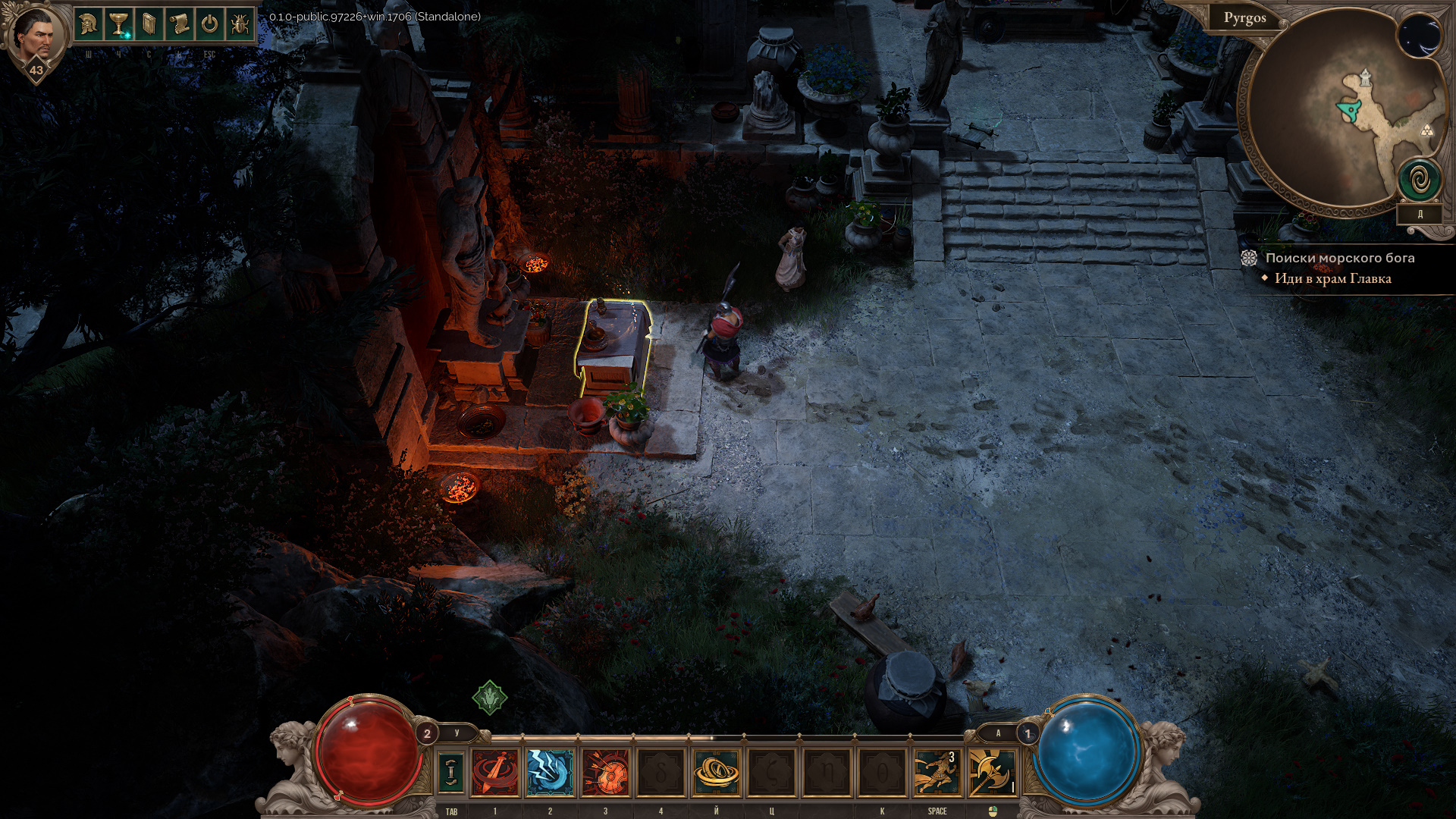Viewport: 1456px width, 819px height.
Task: Click the green spiral button beside minimap
Action: pyautogui.click(x=1420, y=180)
